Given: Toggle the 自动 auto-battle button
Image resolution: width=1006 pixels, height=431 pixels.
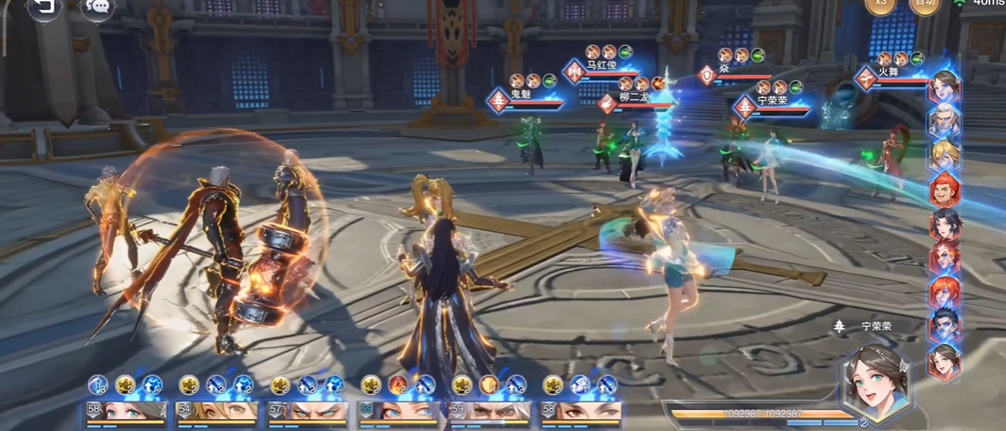Looking at the screenshot, I should [x=924, y=5].
